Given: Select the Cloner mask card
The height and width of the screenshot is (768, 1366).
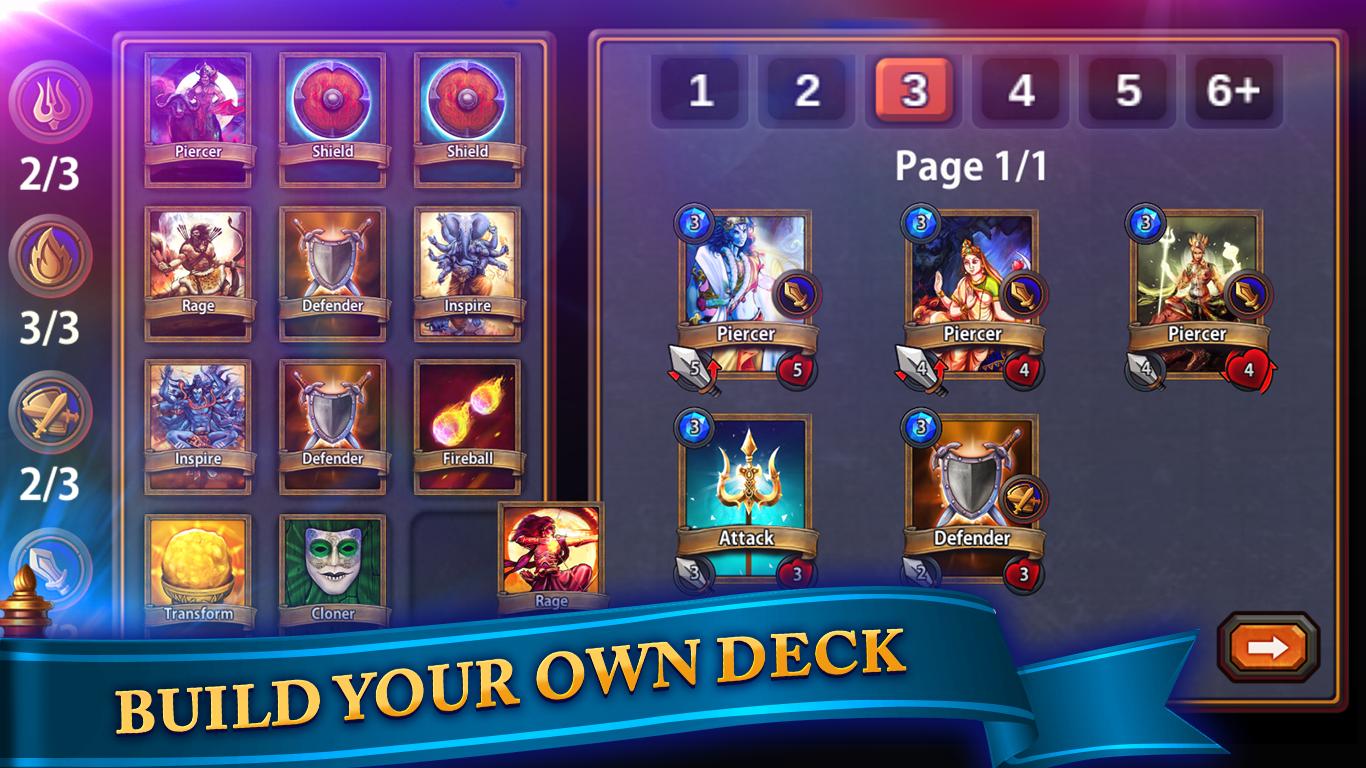Looking at the screenshot, I should 333,558.
